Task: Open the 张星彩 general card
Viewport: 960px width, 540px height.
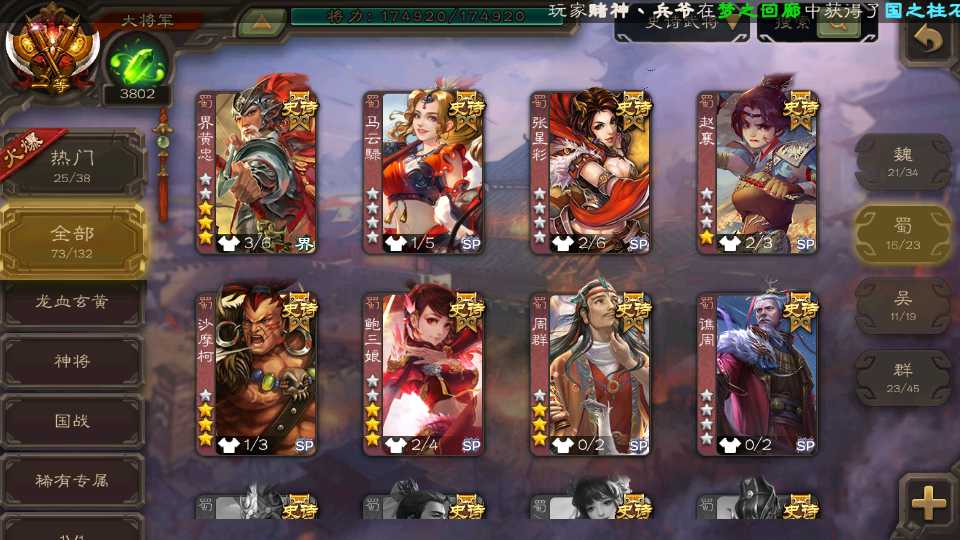Action: click(x=591, y=172)
